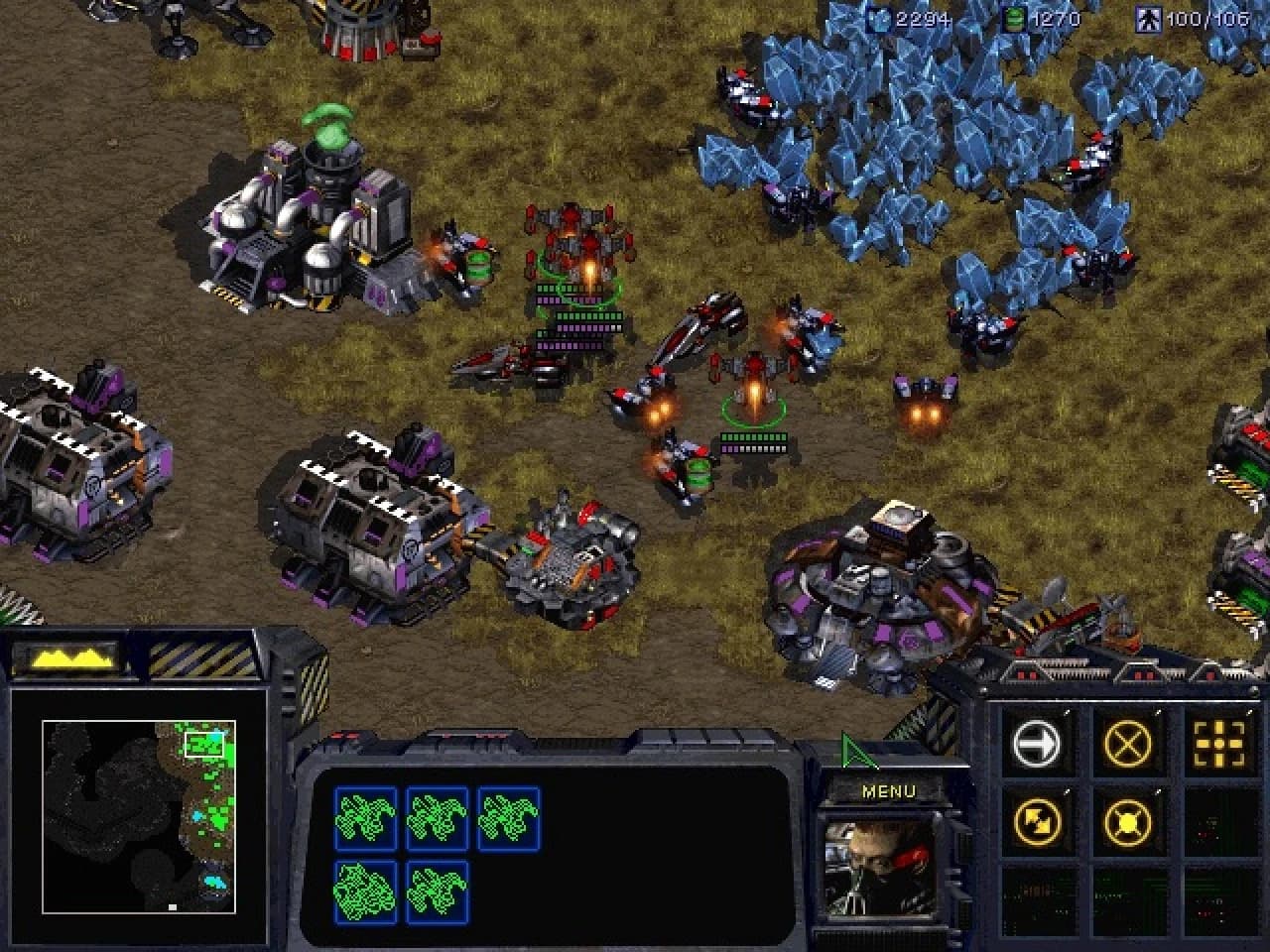Select the Move command icon
Viewport: 1270px width, 952px height.
1039,742
